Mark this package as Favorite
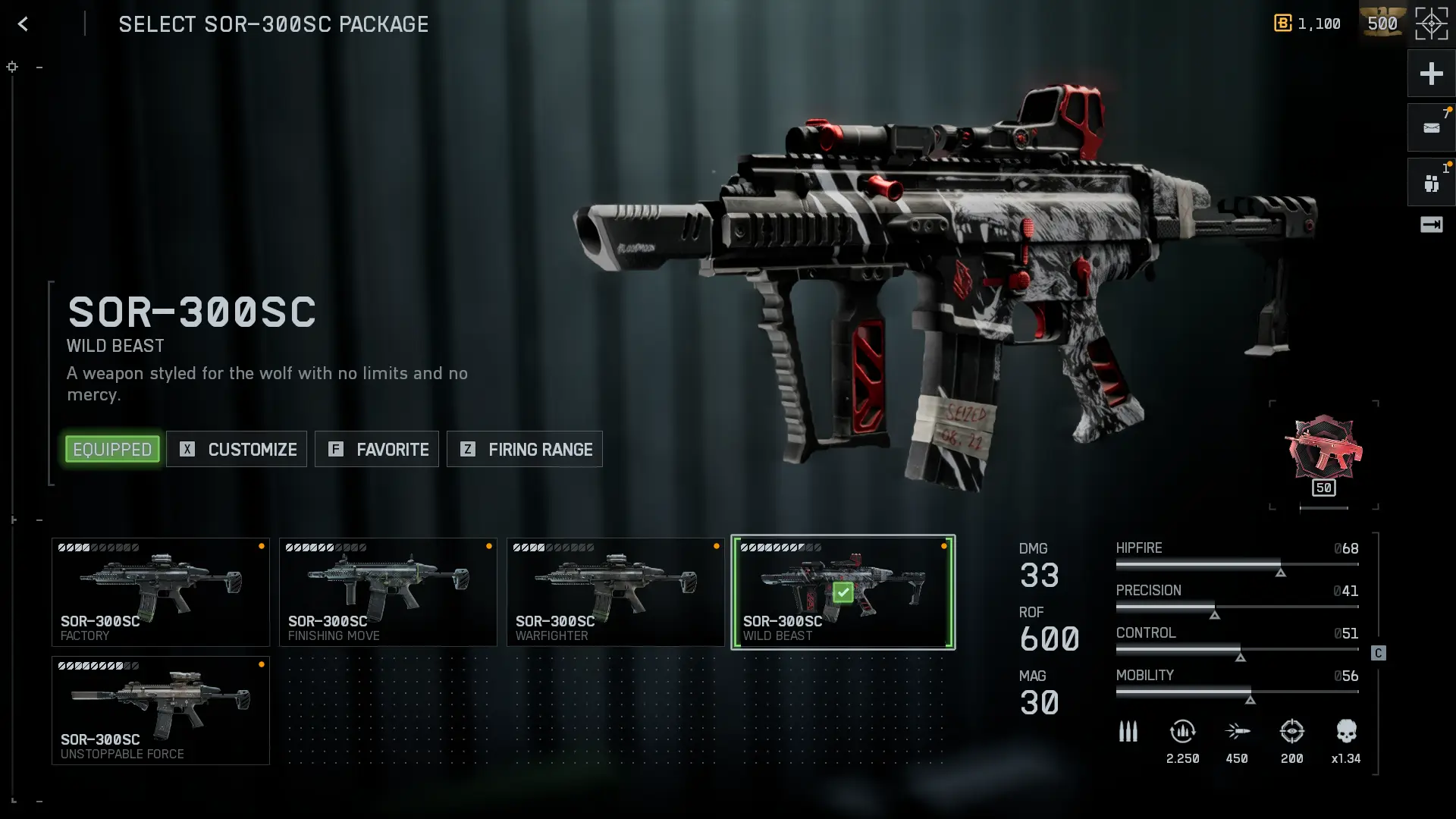 click(378, 450)
